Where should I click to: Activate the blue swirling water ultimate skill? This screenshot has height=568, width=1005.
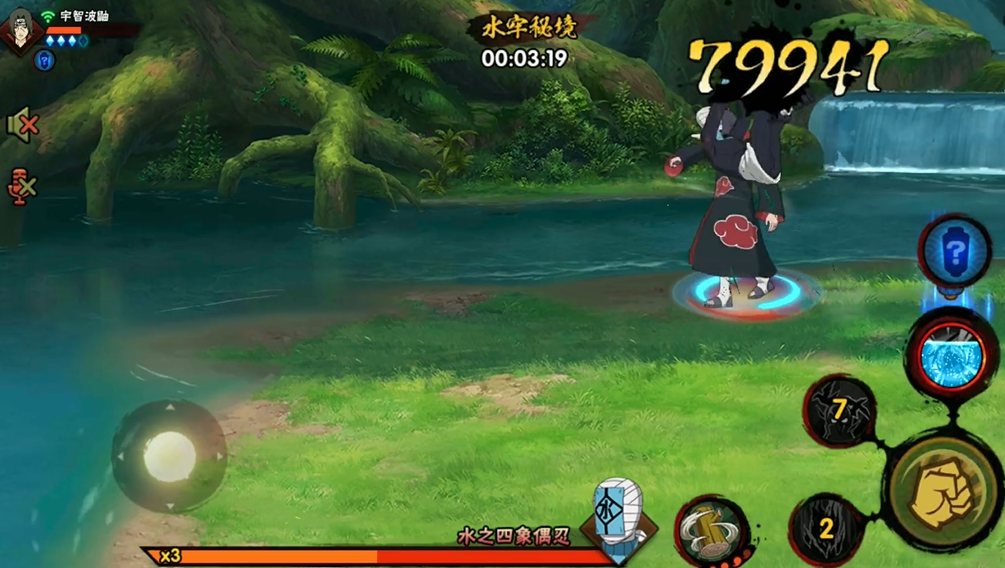(952, 357)
